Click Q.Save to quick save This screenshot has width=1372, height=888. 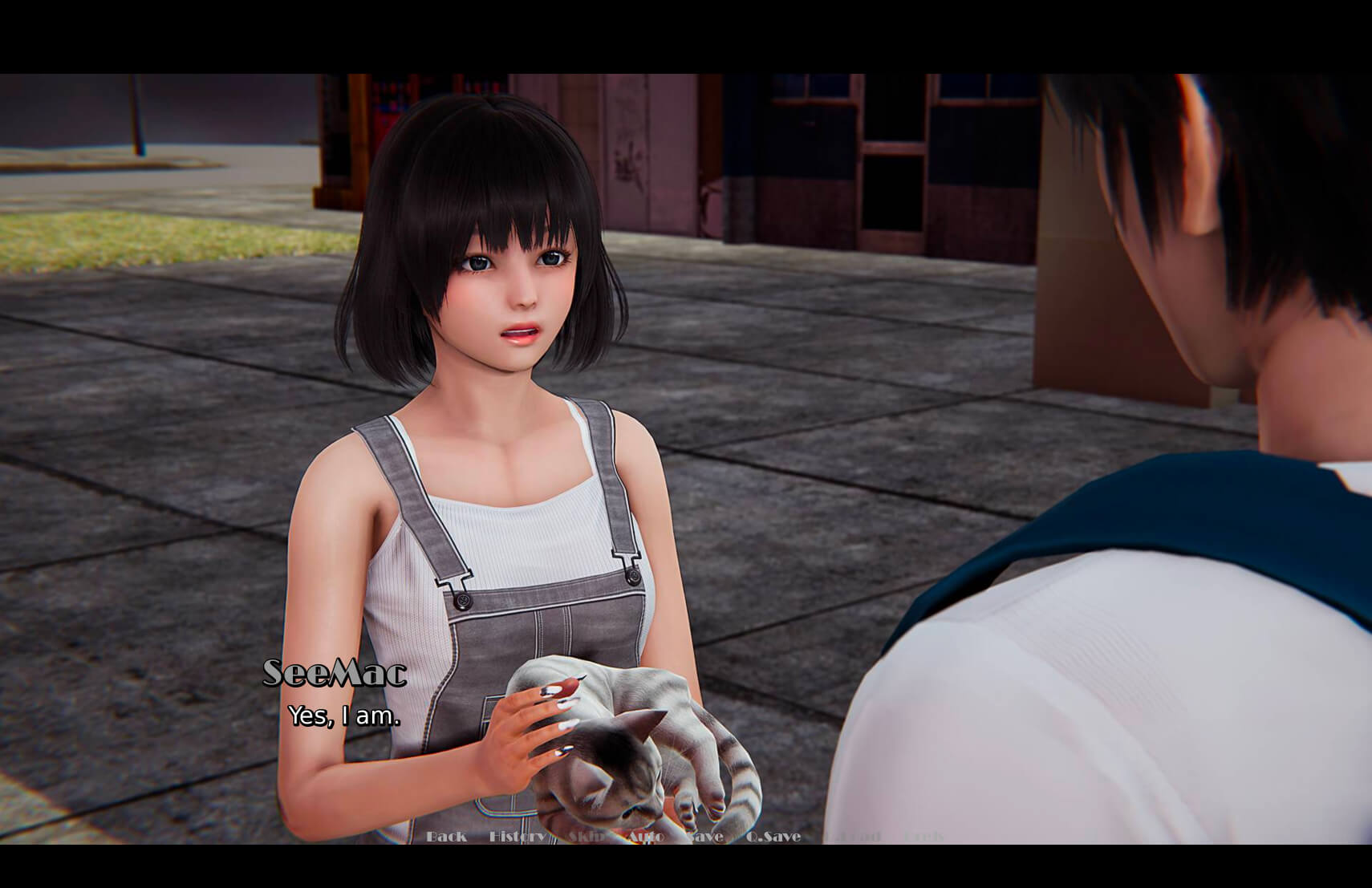(773, 837)
